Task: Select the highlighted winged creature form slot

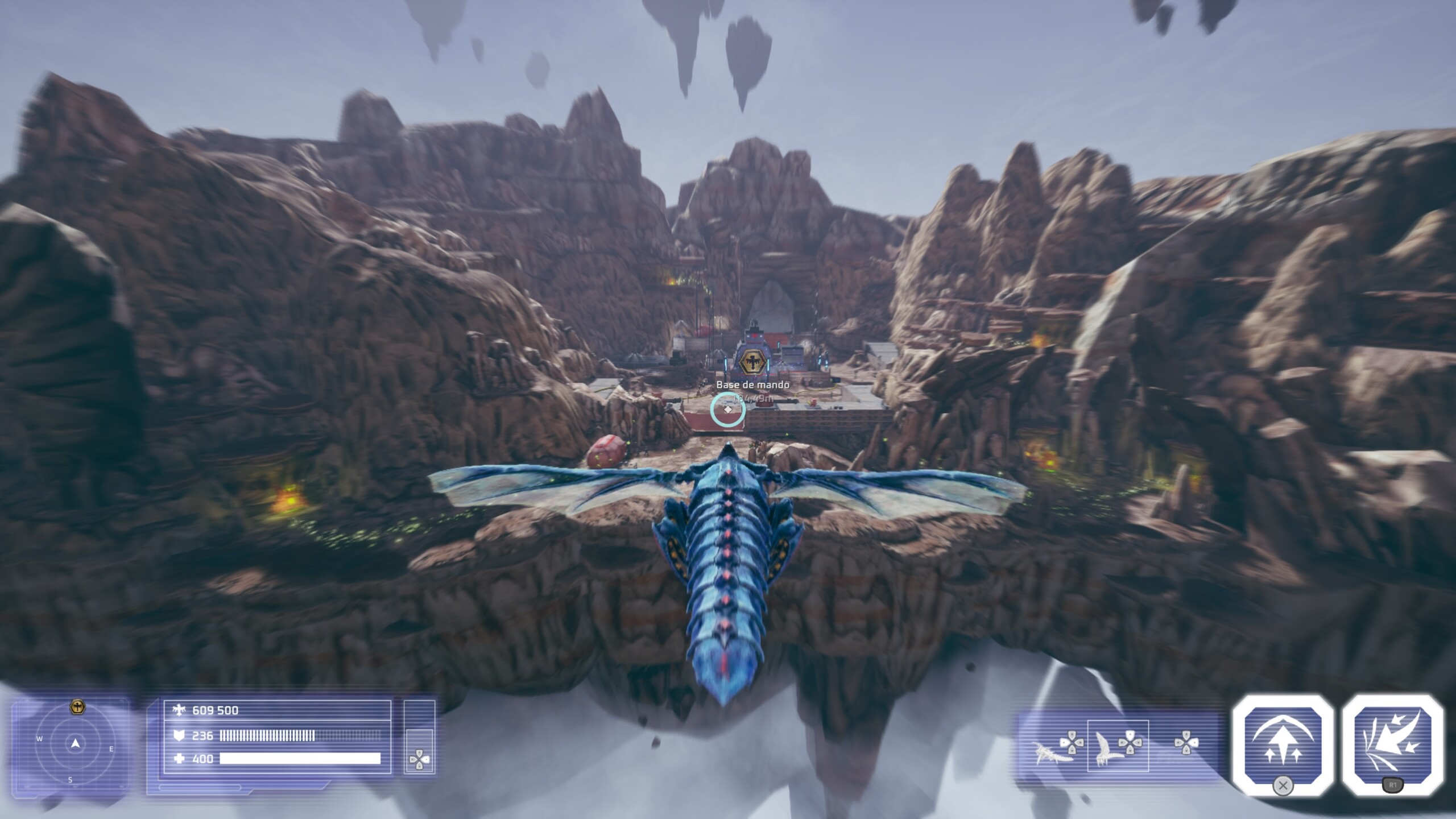Action: pos(1118,746)
